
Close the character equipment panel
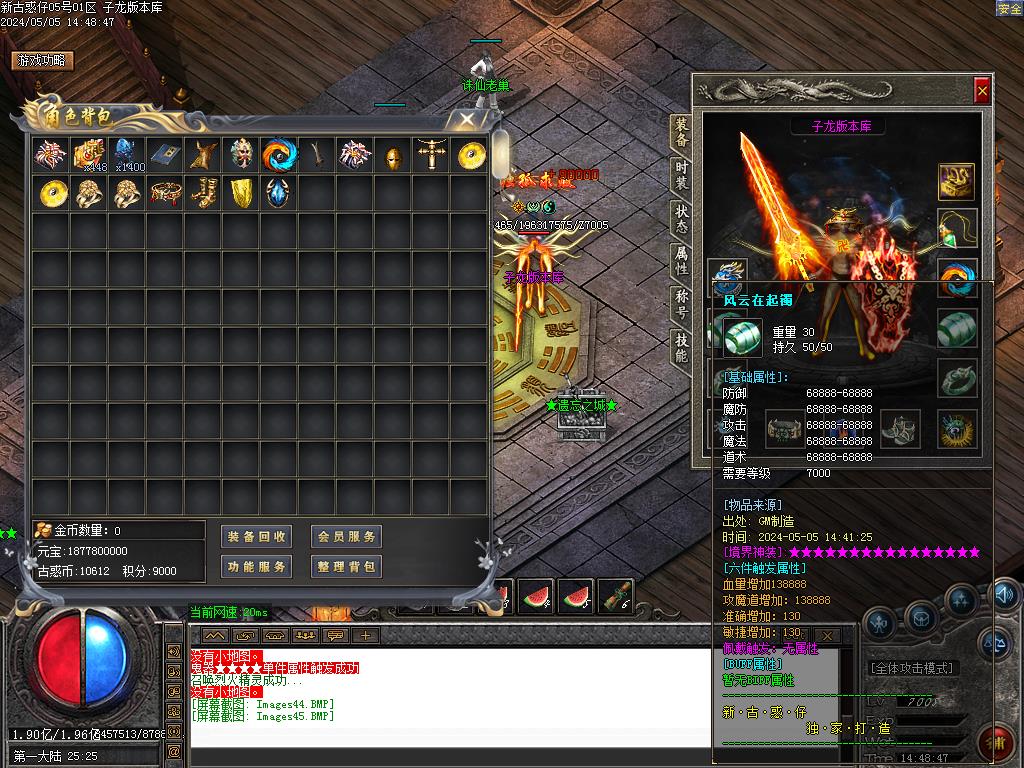[982, 91]
